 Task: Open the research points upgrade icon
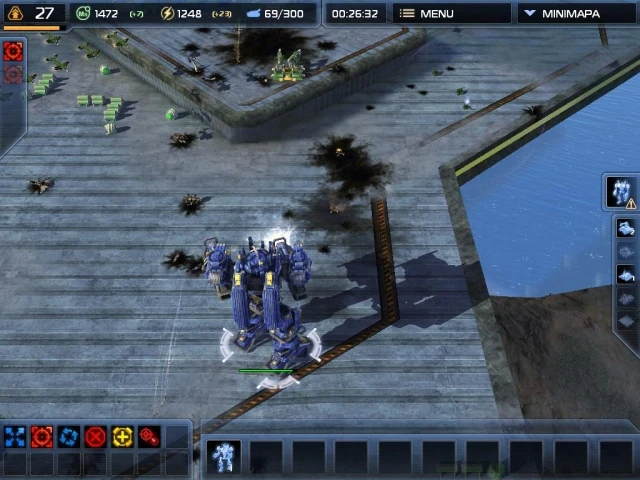point(15,14)
